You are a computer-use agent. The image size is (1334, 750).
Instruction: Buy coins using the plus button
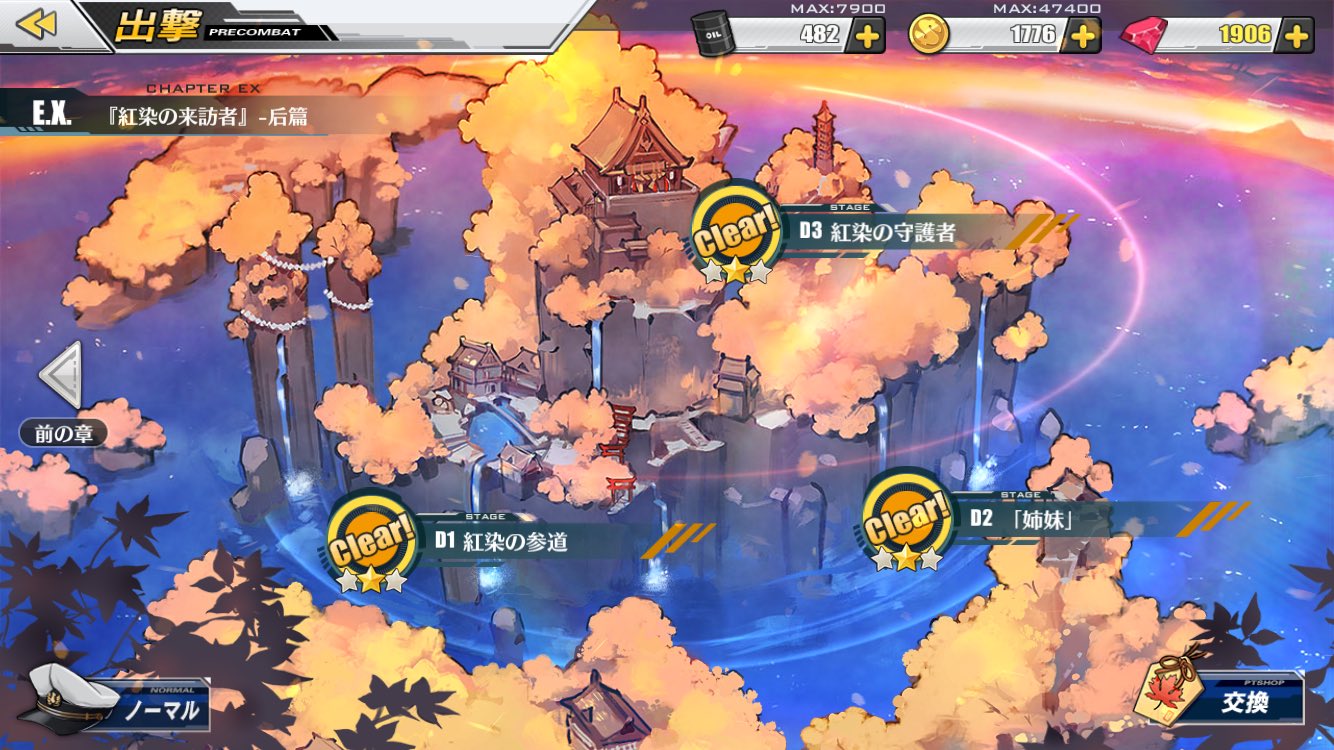tap(1083, 35)
